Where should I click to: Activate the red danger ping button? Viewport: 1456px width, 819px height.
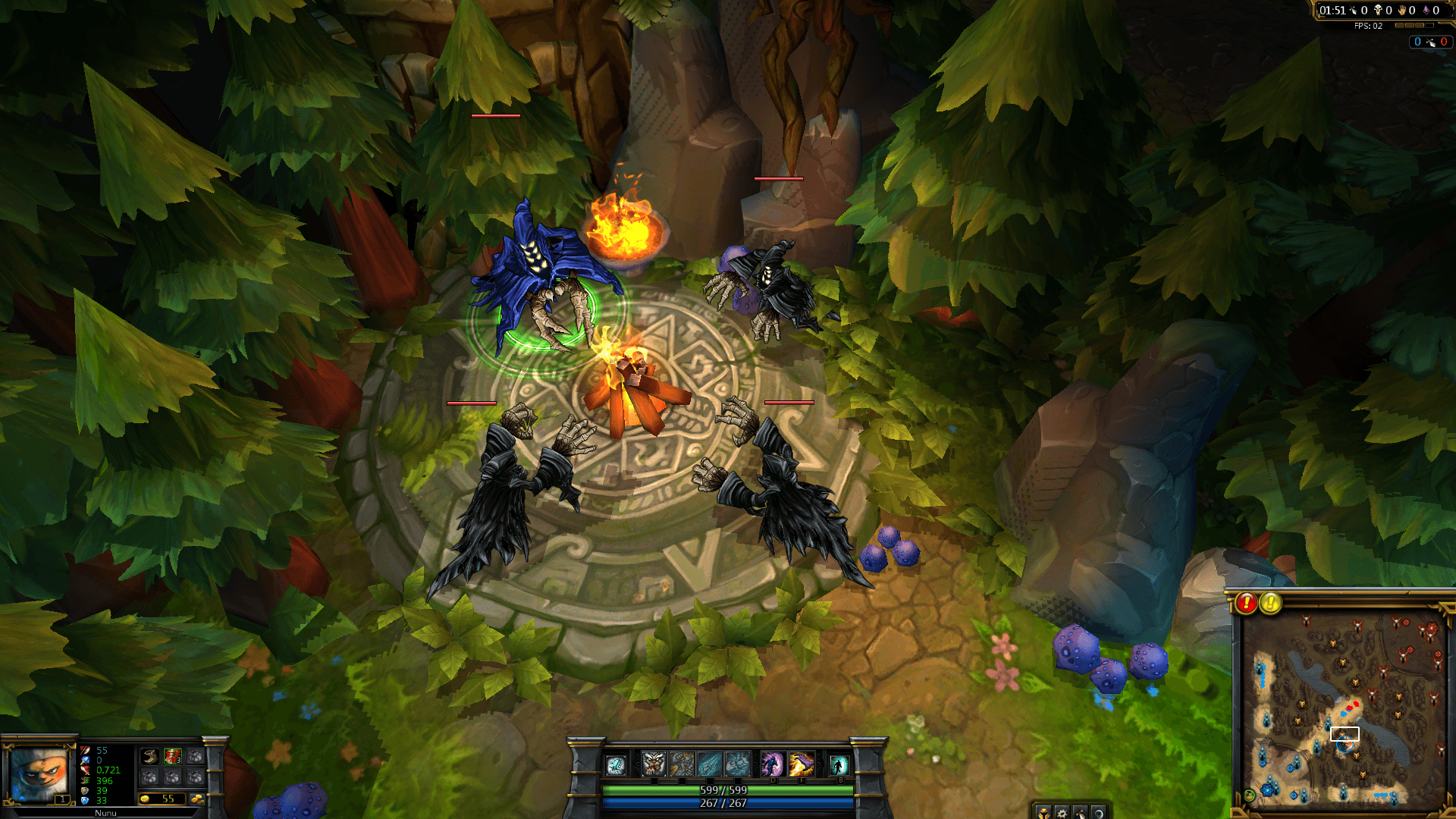(1246, 603)
